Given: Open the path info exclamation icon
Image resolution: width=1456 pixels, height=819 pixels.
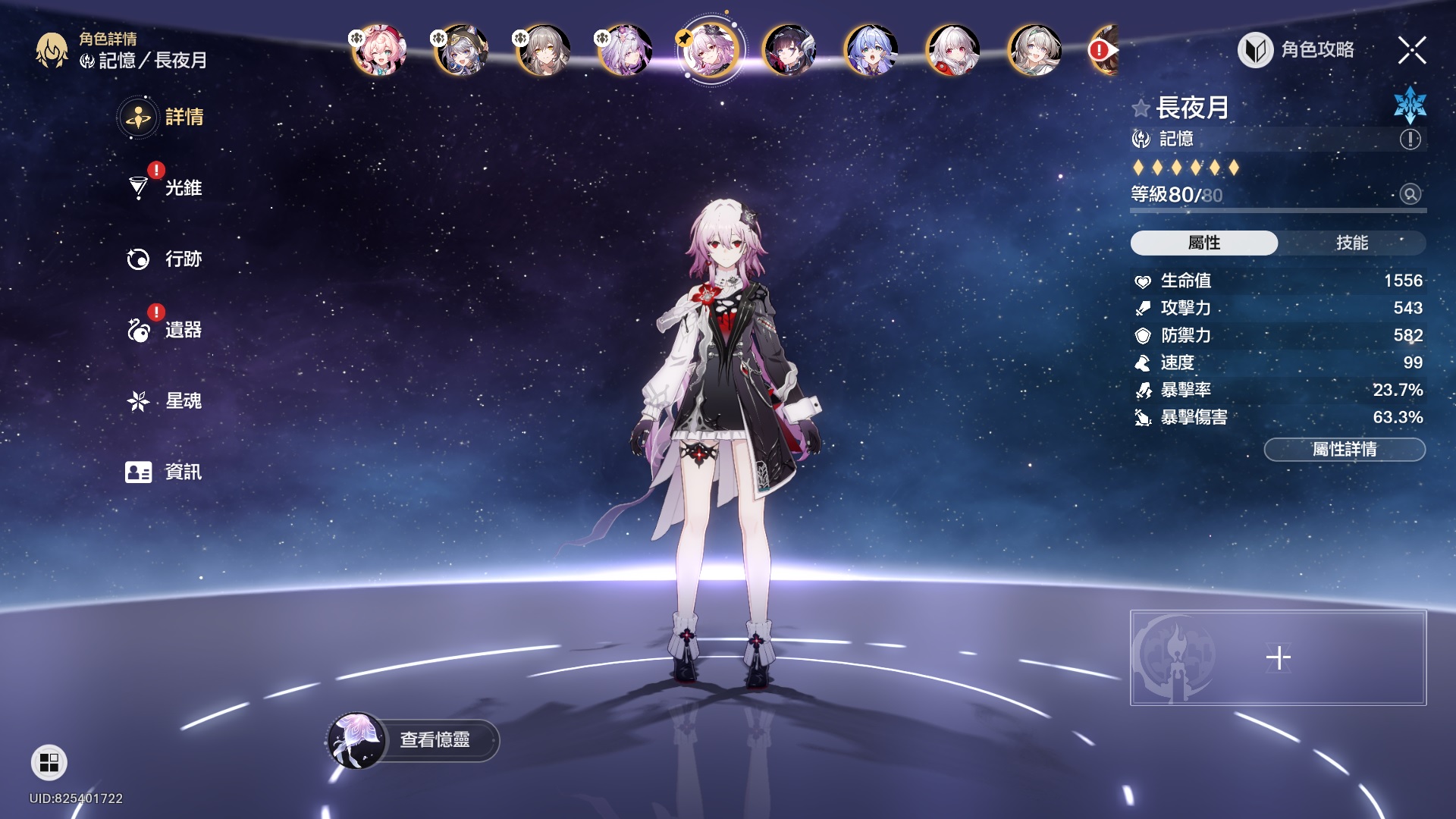Looking at the screenshot, I should click(x=1410, y=139).
